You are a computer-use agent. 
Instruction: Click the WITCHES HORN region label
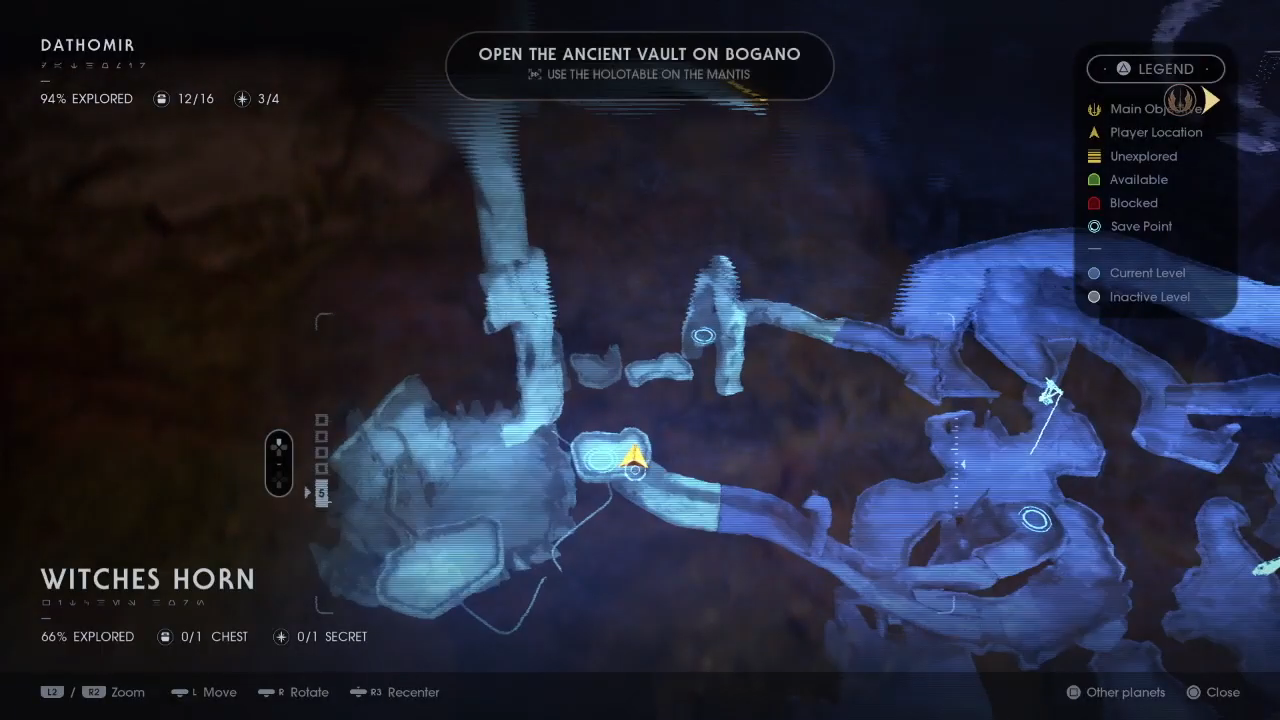[148, 579]
